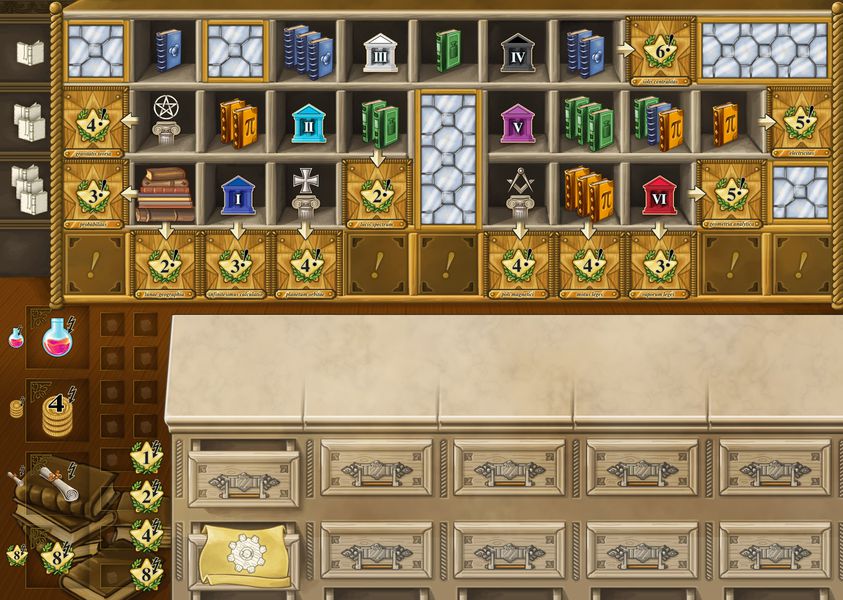Select the compass and square pillar space
843x600 pixels.
tap(518, 193)
